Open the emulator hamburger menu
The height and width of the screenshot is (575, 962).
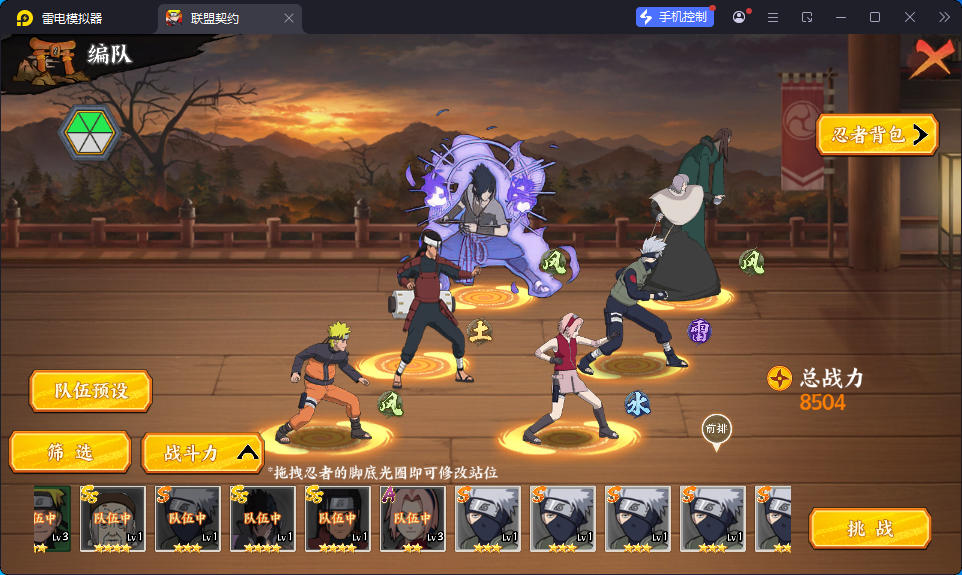(772, 17)
